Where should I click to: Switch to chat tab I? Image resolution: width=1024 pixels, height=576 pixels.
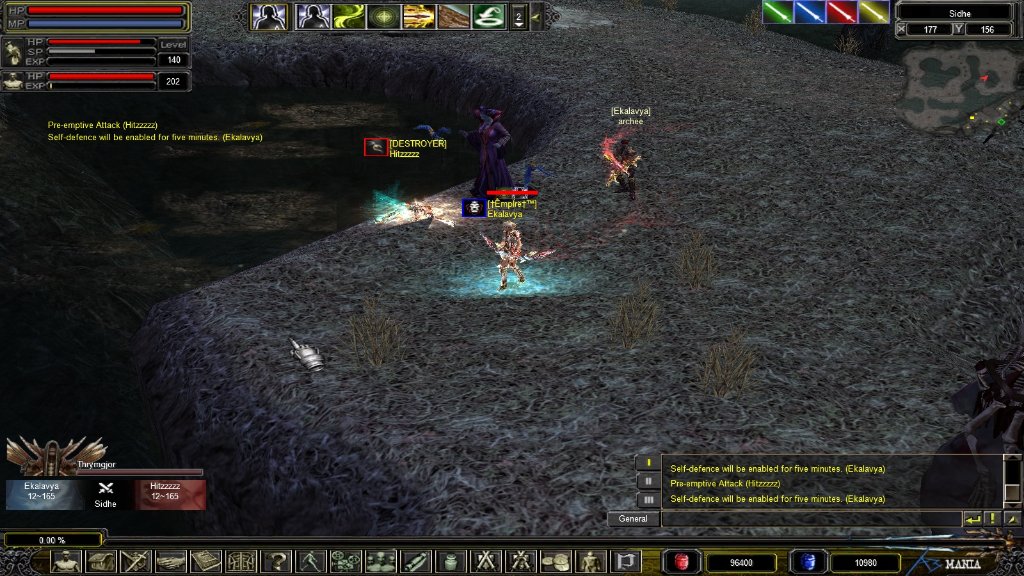(x=648, y=464)
